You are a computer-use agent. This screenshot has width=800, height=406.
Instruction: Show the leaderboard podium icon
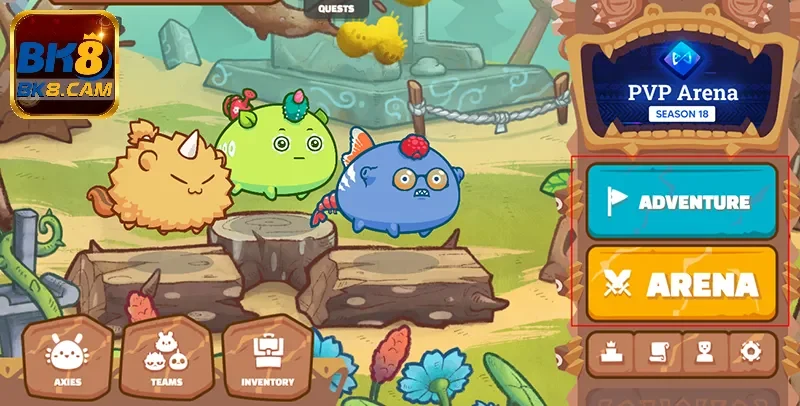click(x=609, y=351)
